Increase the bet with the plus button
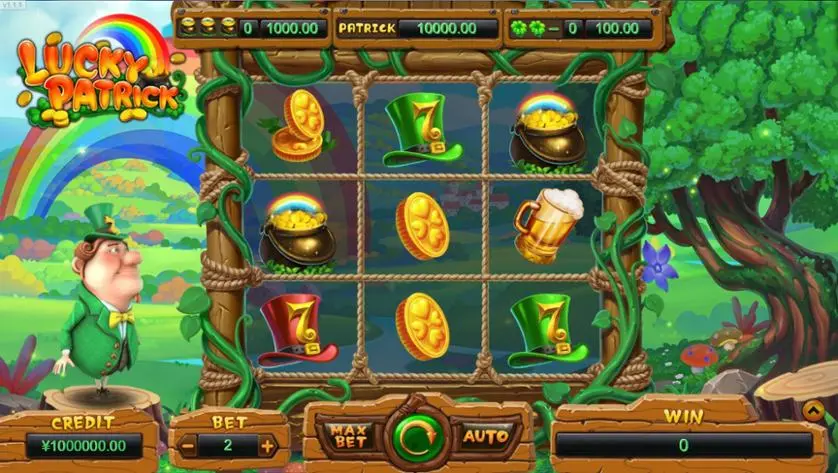 pyautogui.click(x=268, y=446)
